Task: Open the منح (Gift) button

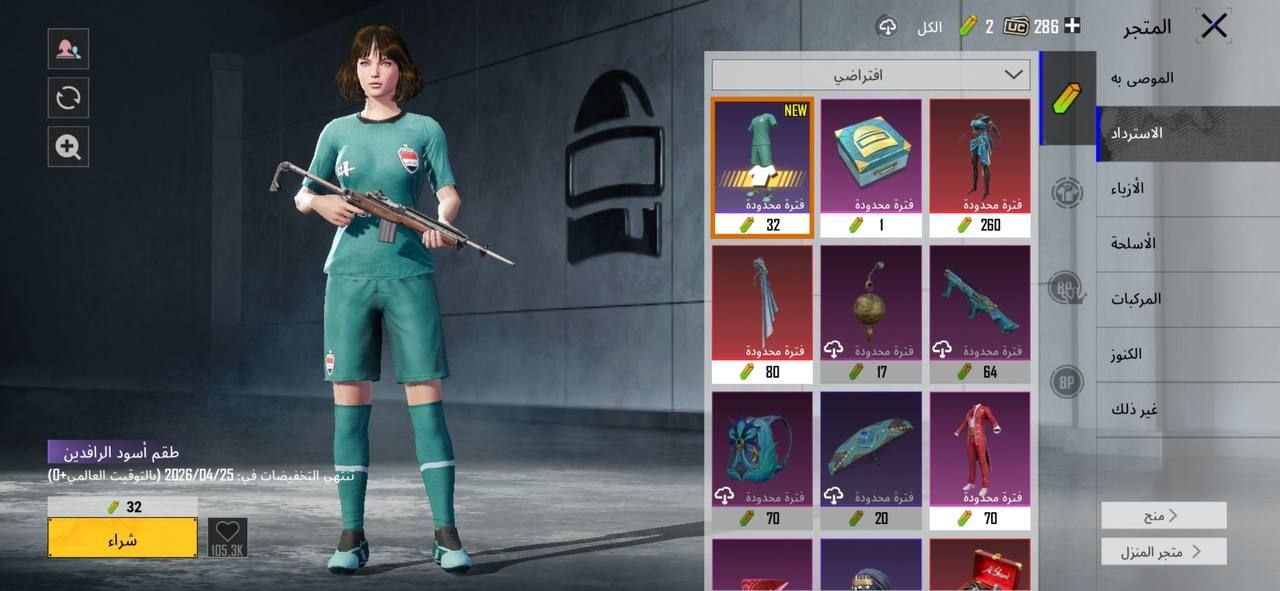Action: click(1164, 515)
